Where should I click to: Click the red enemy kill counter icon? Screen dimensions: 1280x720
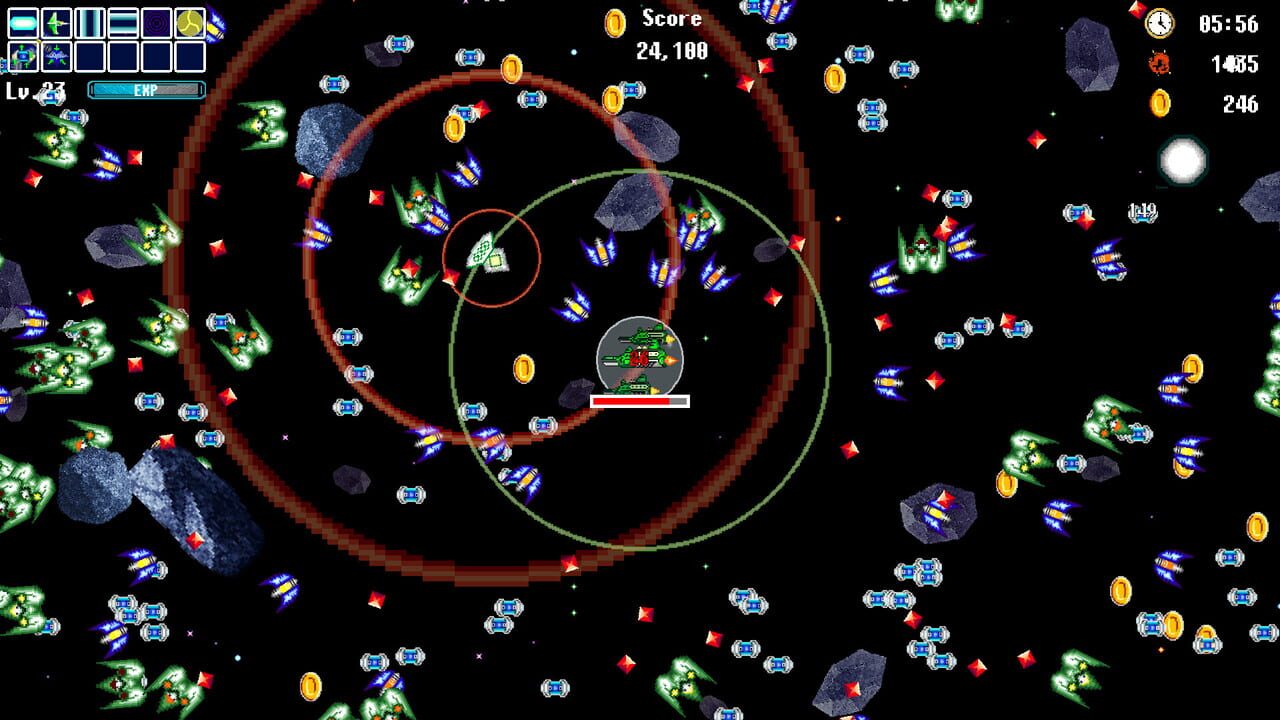[1159, 62]
